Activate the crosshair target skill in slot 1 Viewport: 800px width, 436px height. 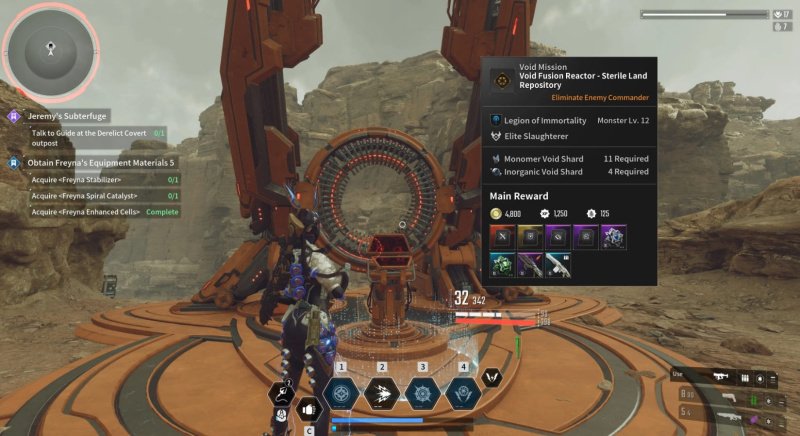pos(342,393)
